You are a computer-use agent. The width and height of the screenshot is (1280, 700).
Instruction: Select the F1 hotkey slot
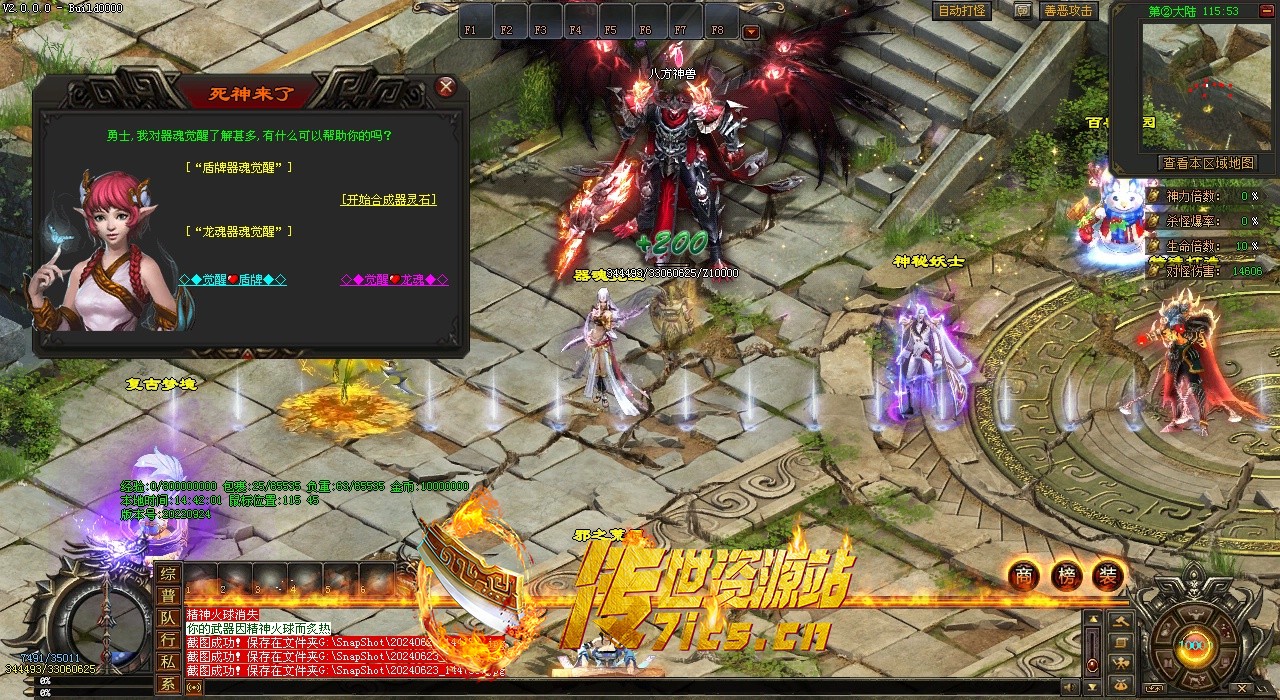pyautogui.click(x=472, y=30)
